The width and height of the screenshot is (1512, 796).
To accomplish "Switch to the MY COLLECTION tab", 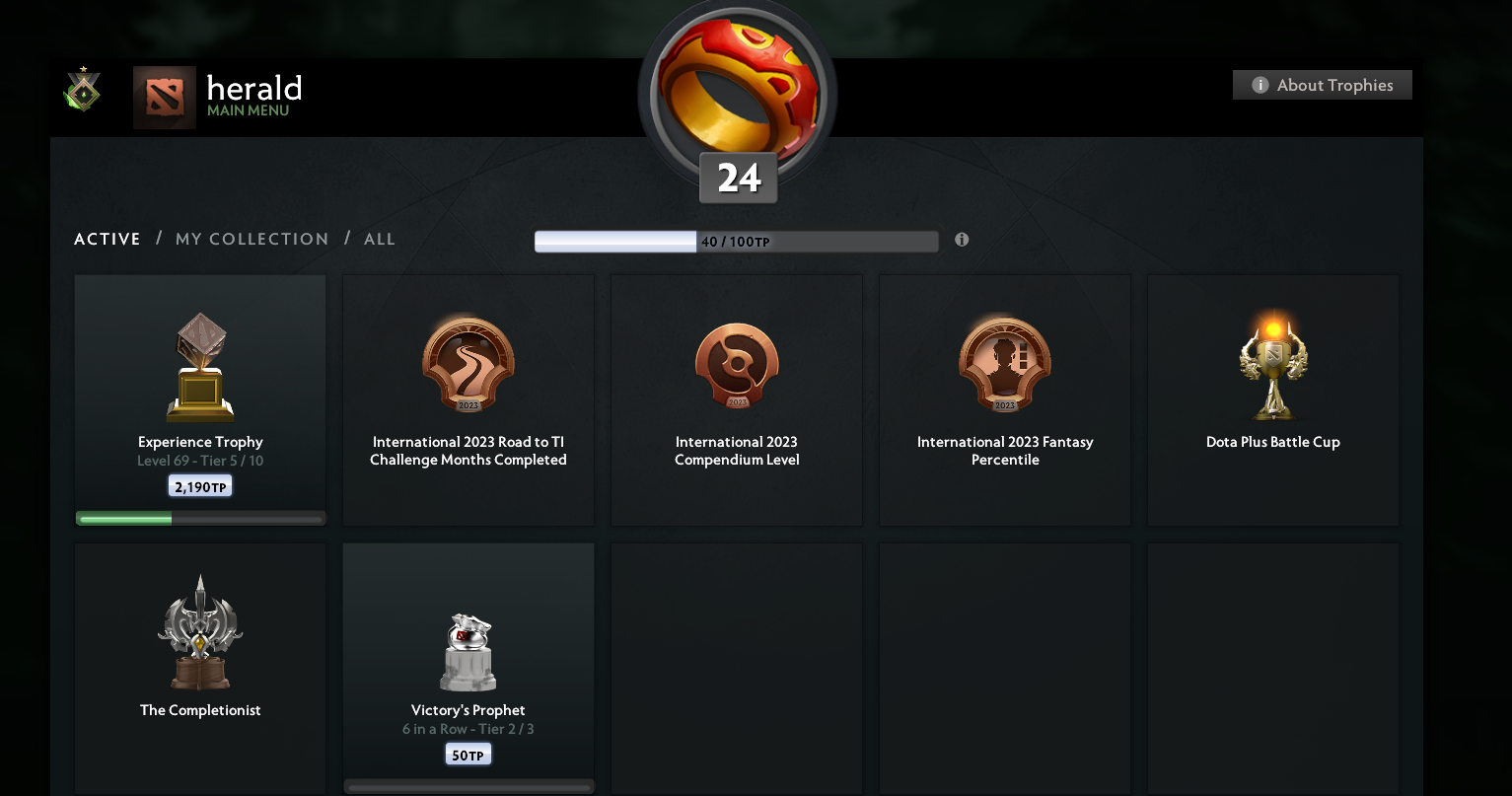I will pos(252,239).
